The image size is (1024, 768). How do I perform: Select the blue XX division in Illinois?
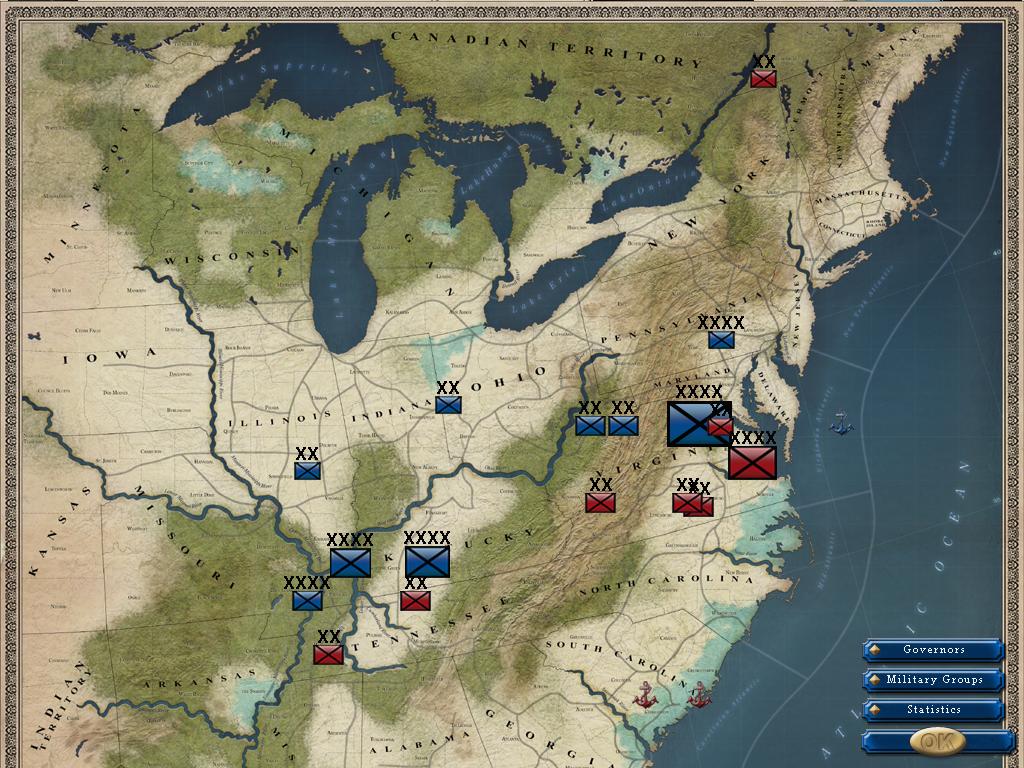(x=307, y=470)
